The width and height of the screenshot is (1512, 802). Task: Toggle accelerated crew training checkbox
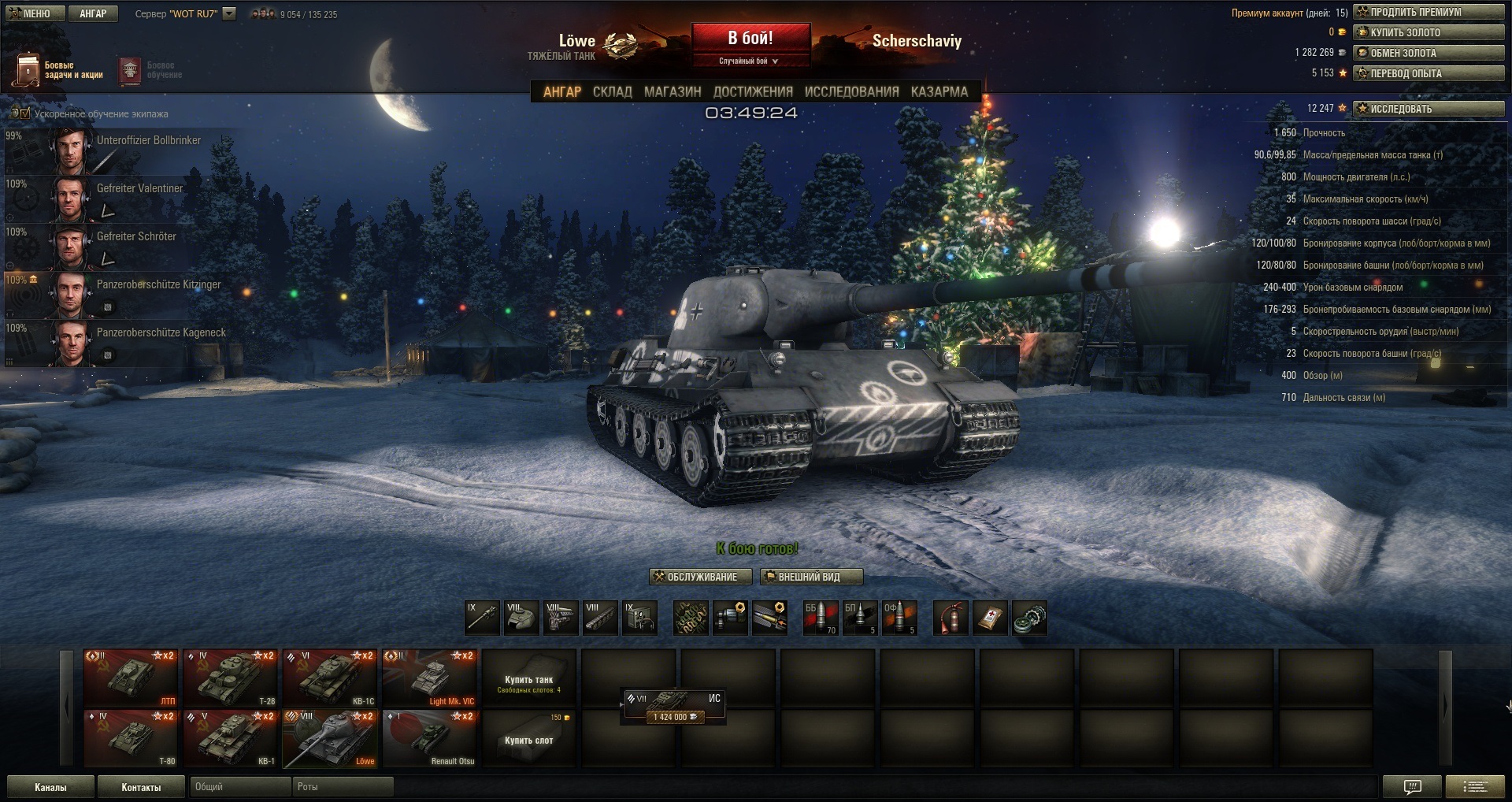[25, 113]
